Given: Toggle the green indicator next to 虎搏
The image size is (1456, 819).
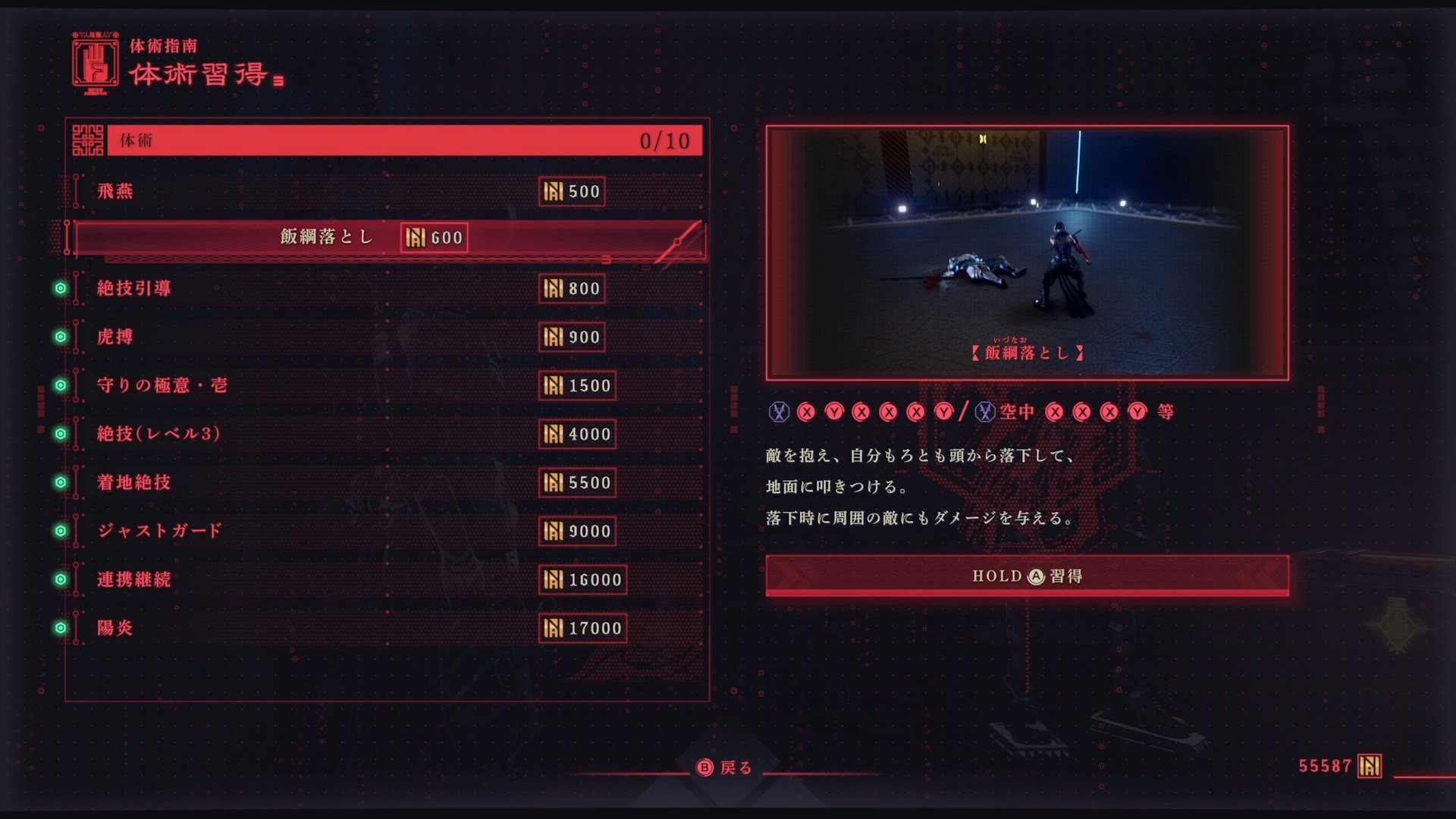Looking at the screenshot, I should coord(60,337).
